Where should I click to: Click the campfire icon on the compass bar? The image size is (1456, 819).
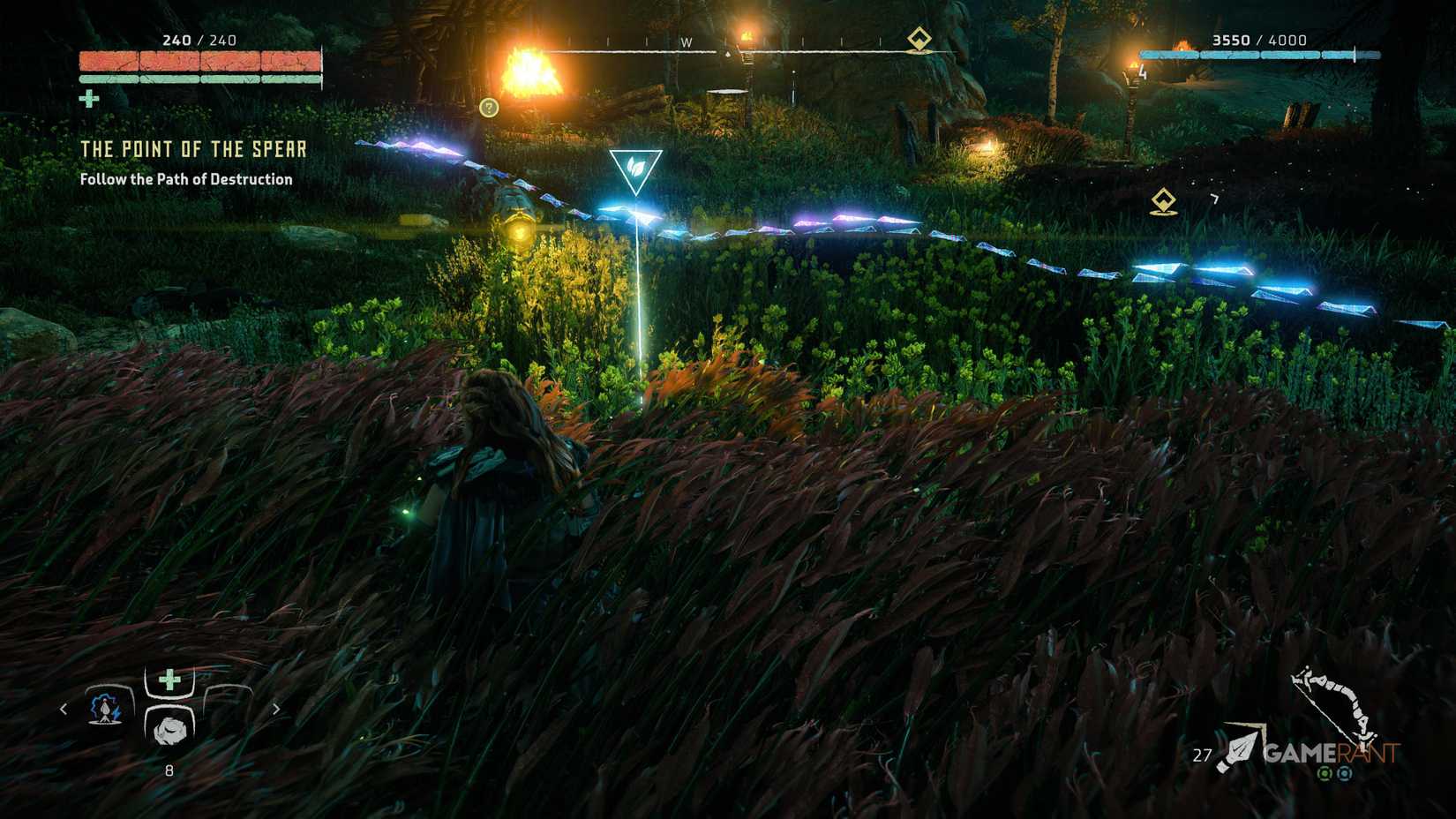[727, 54]
